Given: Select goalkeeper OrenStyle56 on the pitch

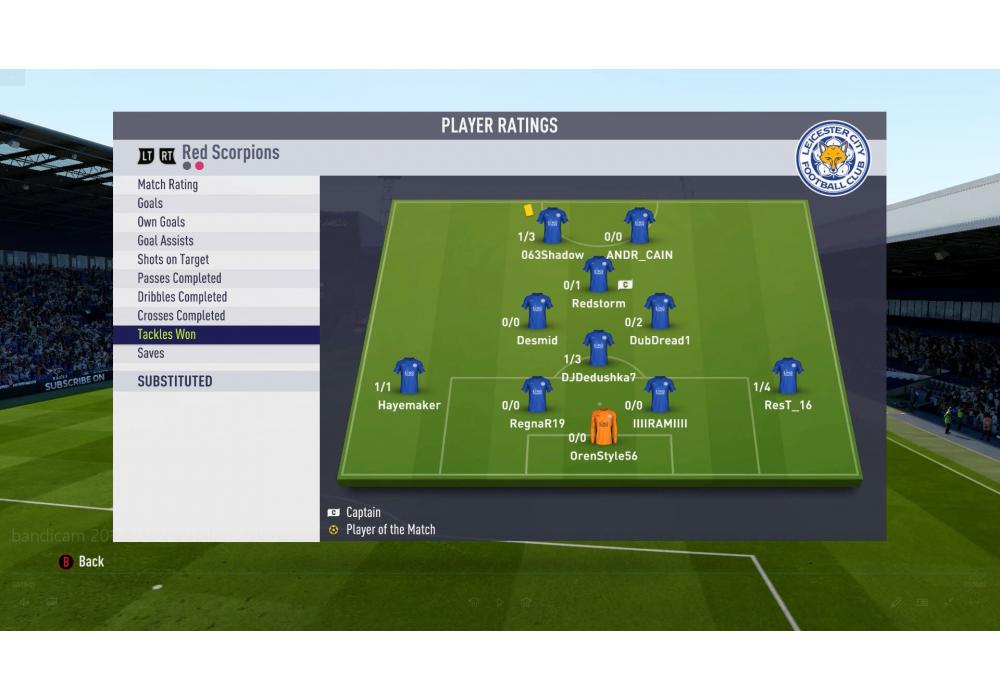Looking at the screenshot, I should [603, 427].
